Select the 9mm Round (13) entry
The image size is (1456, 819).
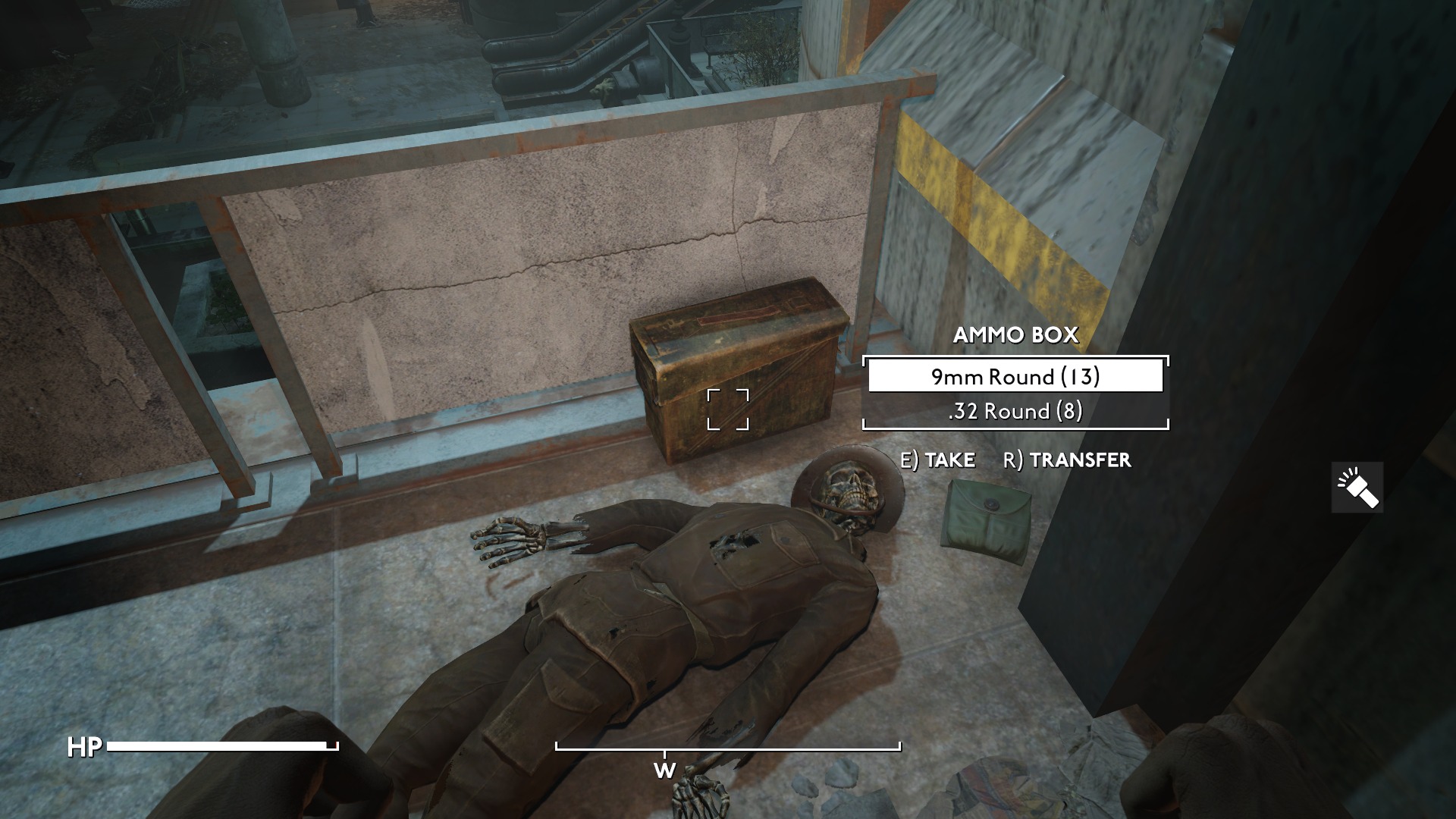pyautogui.click(x=1015, y=377)
